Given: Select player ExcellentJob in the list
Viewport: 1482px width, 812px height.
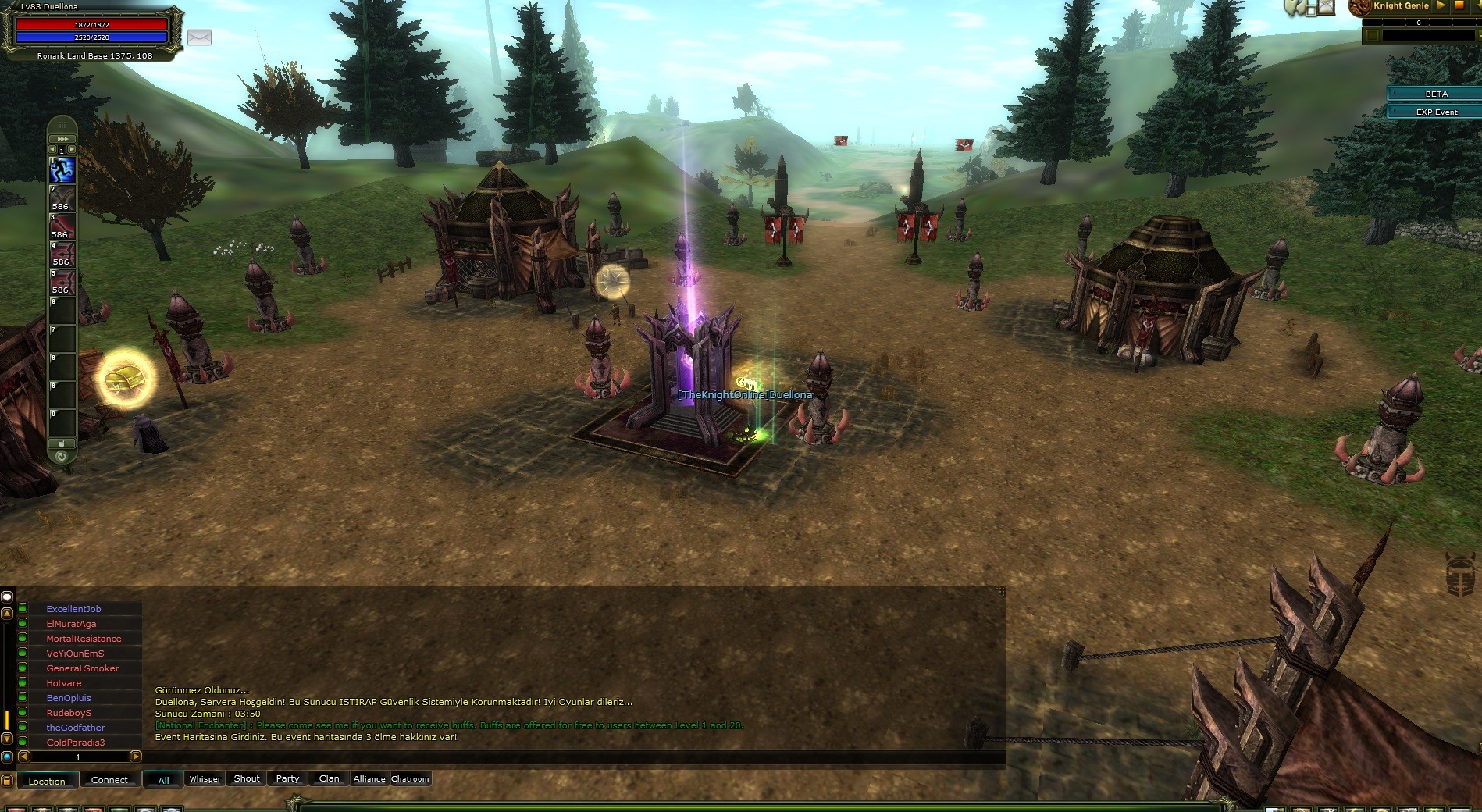Looking at the screenshot, I should 73,609.
